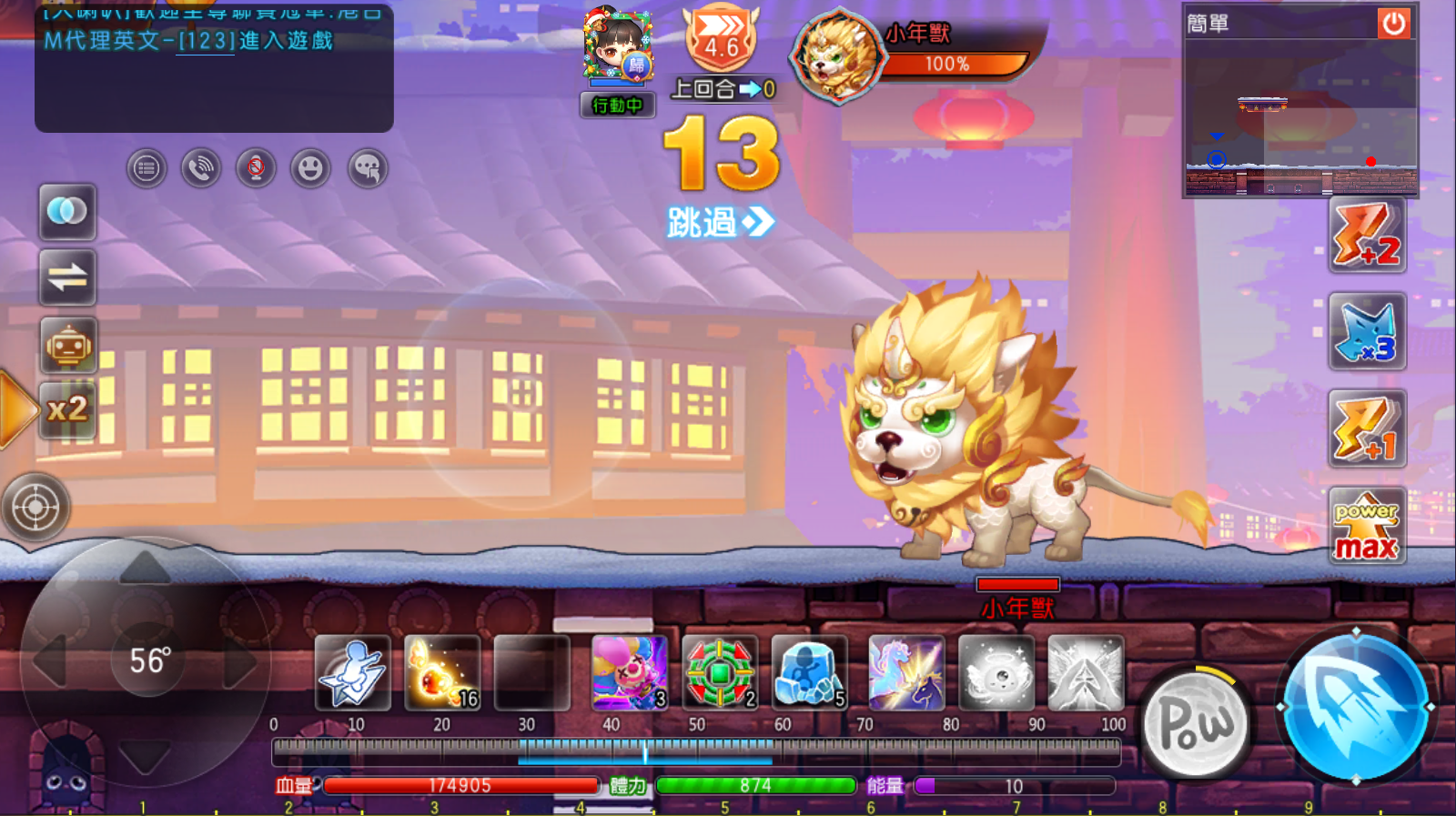
Task: Choose the clown balloon item slot
Action: (x=629, y=673)
